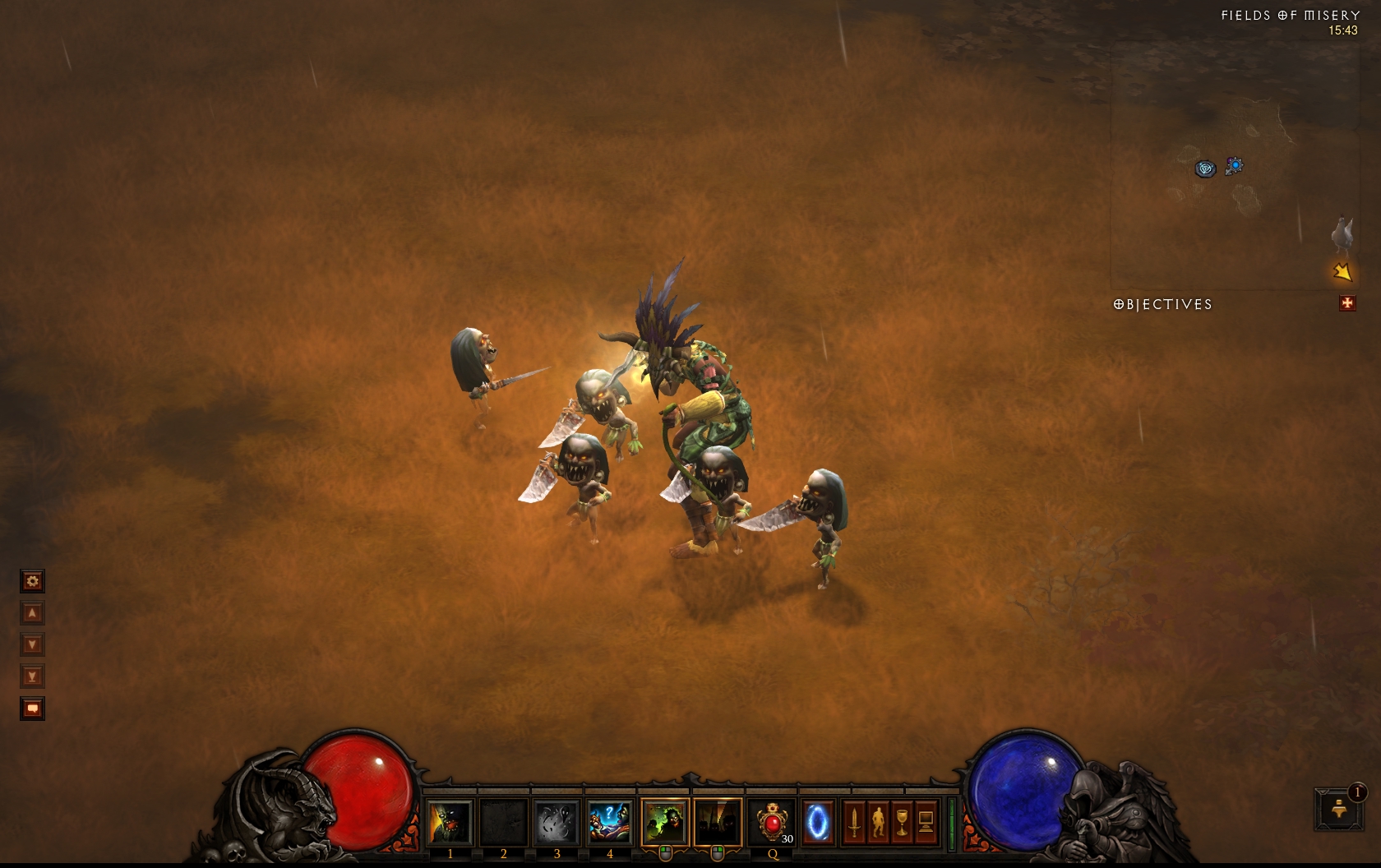Click the Objectives header label
This screenshot has width=1381, height=868.
click(1162, 304)
